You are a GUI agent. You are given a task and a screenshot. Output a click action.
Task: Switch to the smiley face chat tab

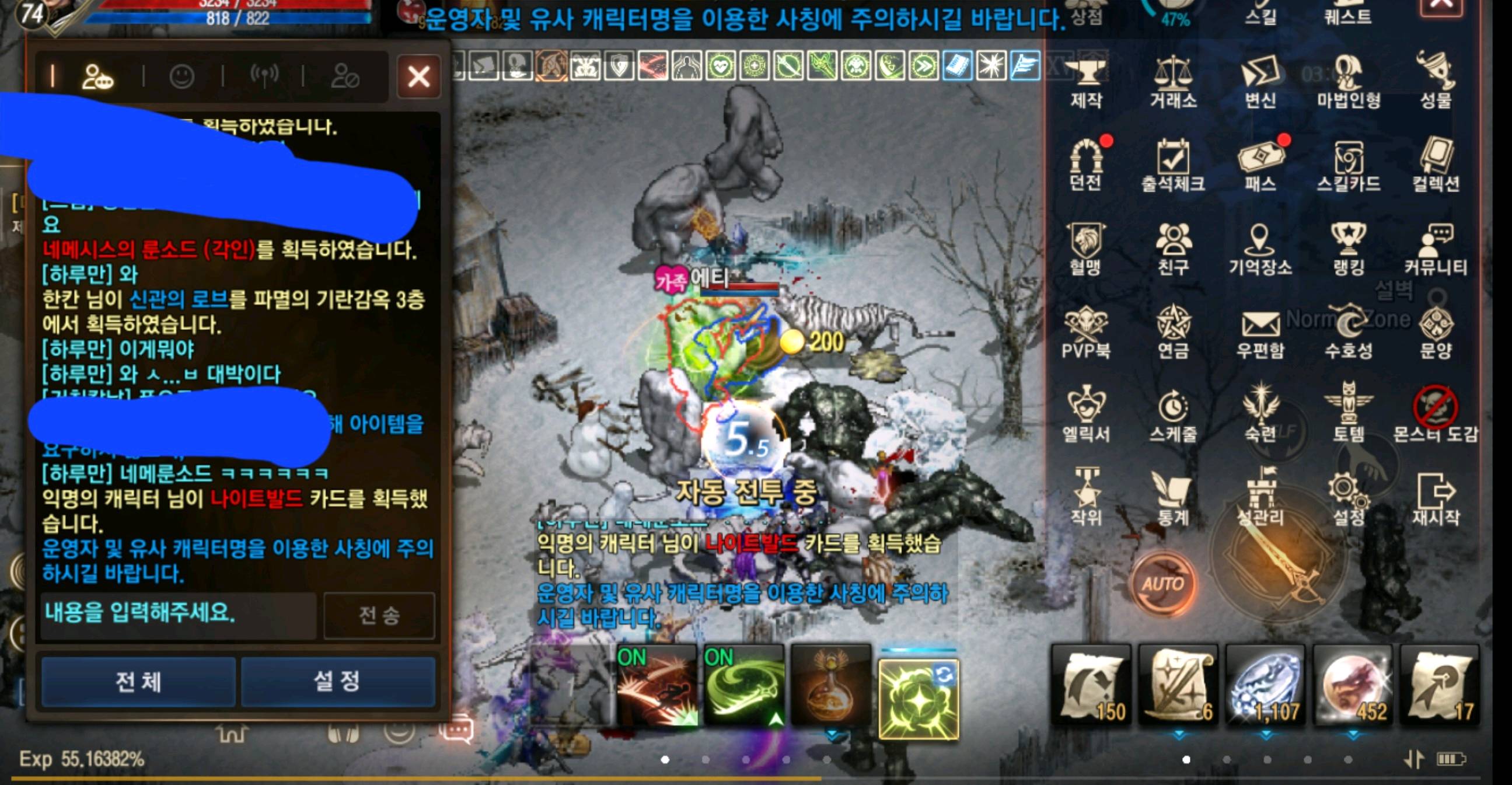pos(184,78)
